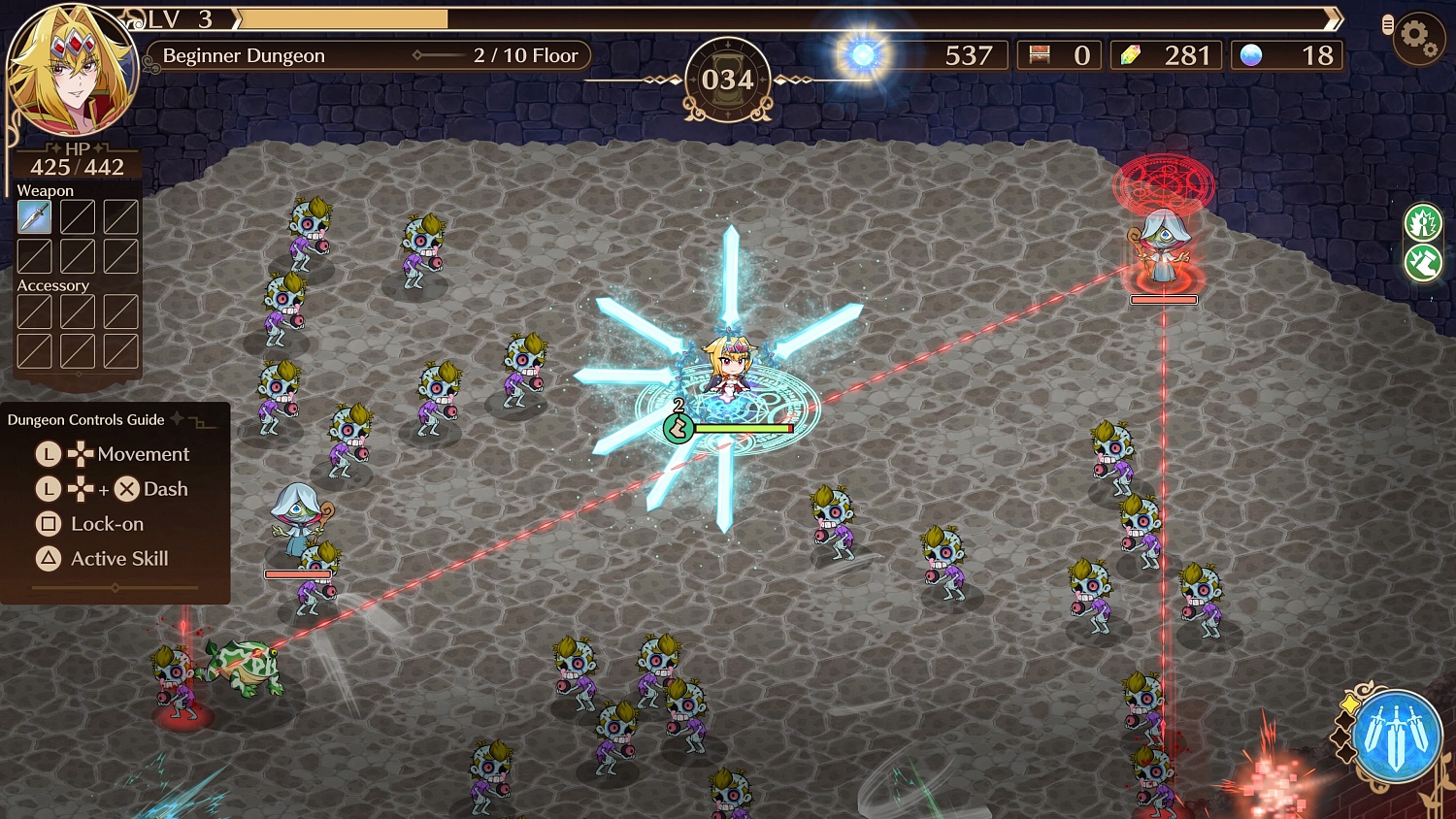Expand the Accessory equipment section
Image resolution: width=1456 pixels, height=819 pixels.
click(x=53, y=285)
